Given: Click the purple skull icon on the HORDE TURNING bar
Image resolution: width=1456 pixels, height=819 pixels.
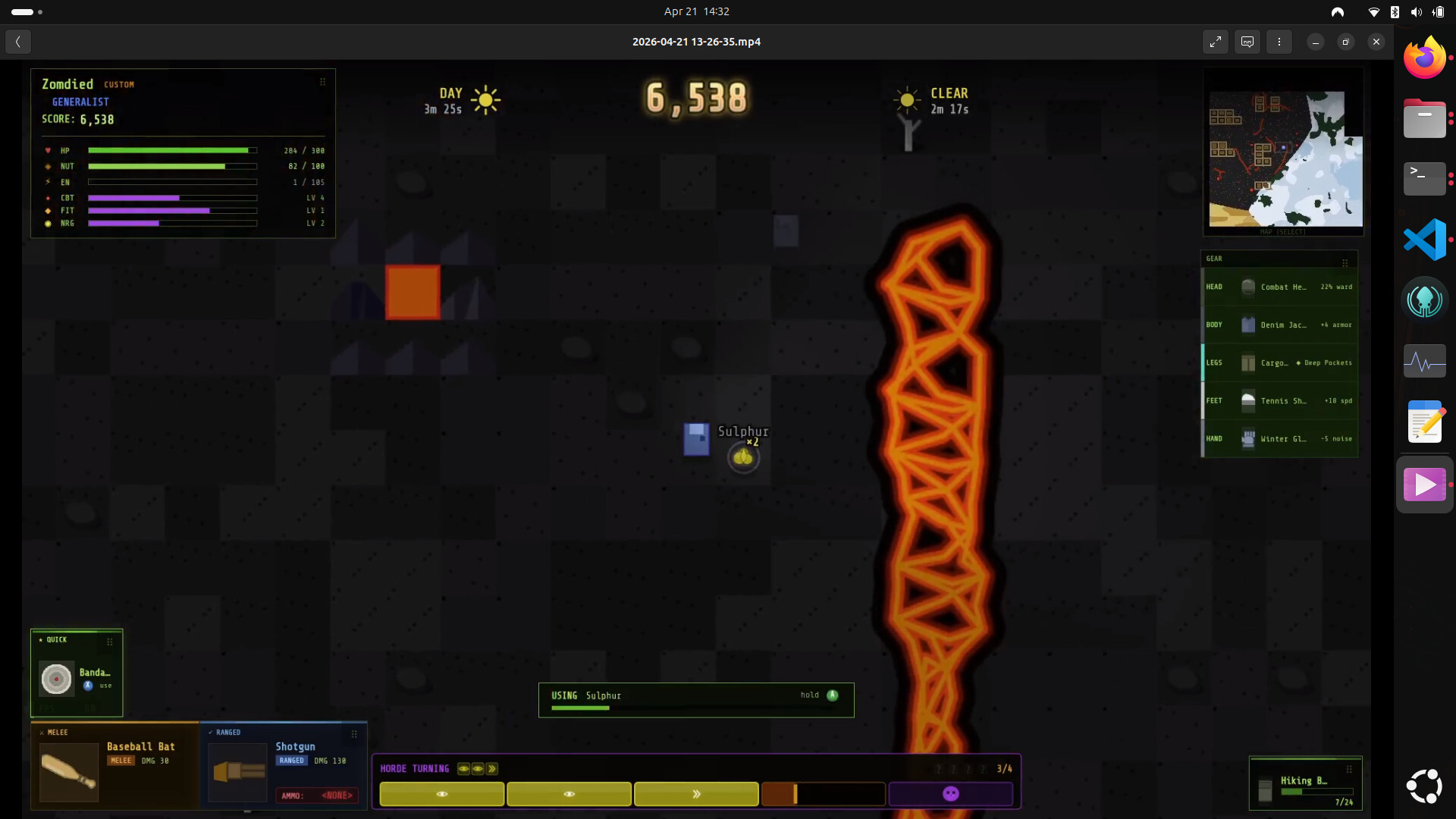Looking at the screenshot, I should 950,793.
